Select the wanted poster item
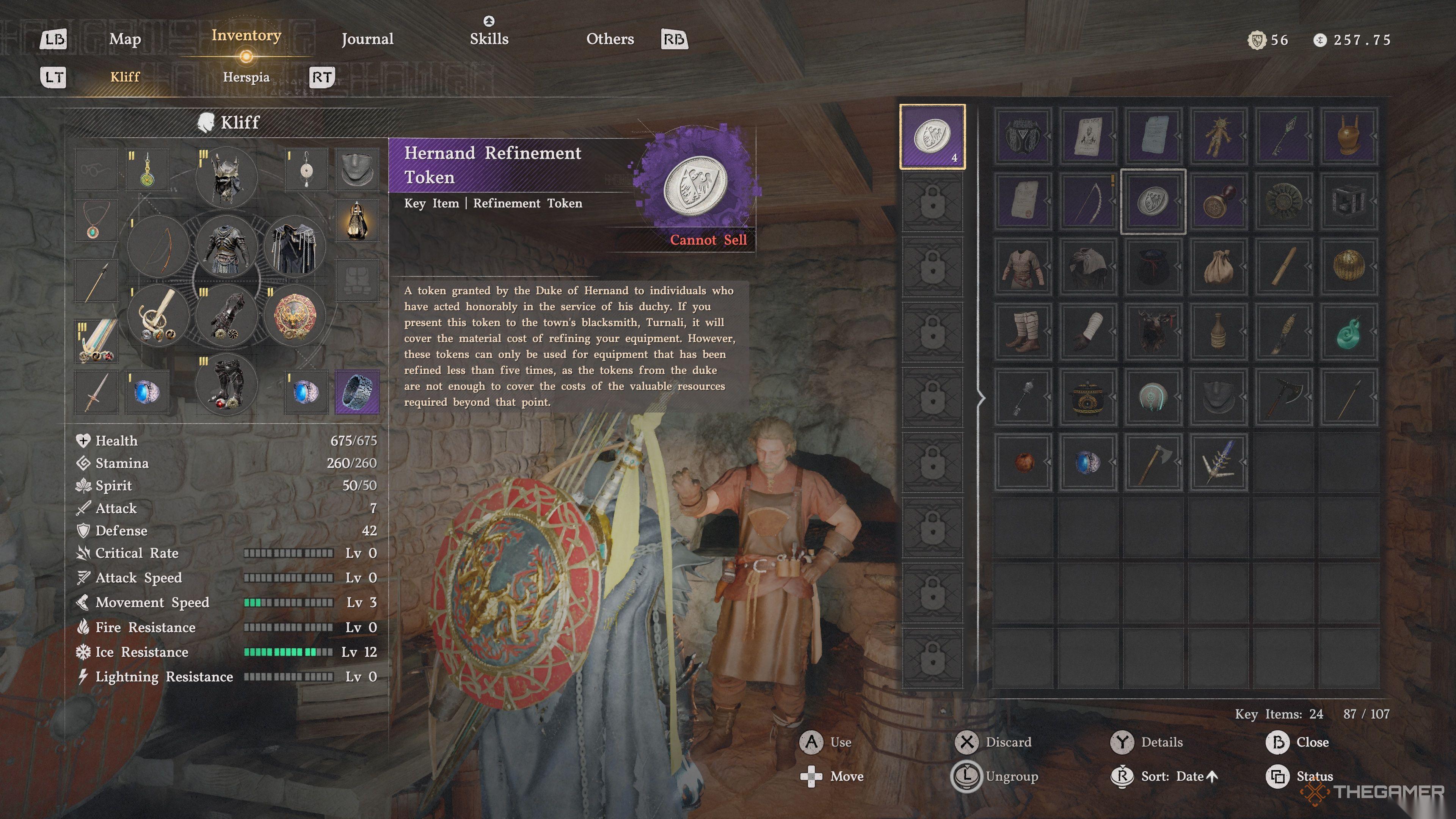 pos(1087,136)
